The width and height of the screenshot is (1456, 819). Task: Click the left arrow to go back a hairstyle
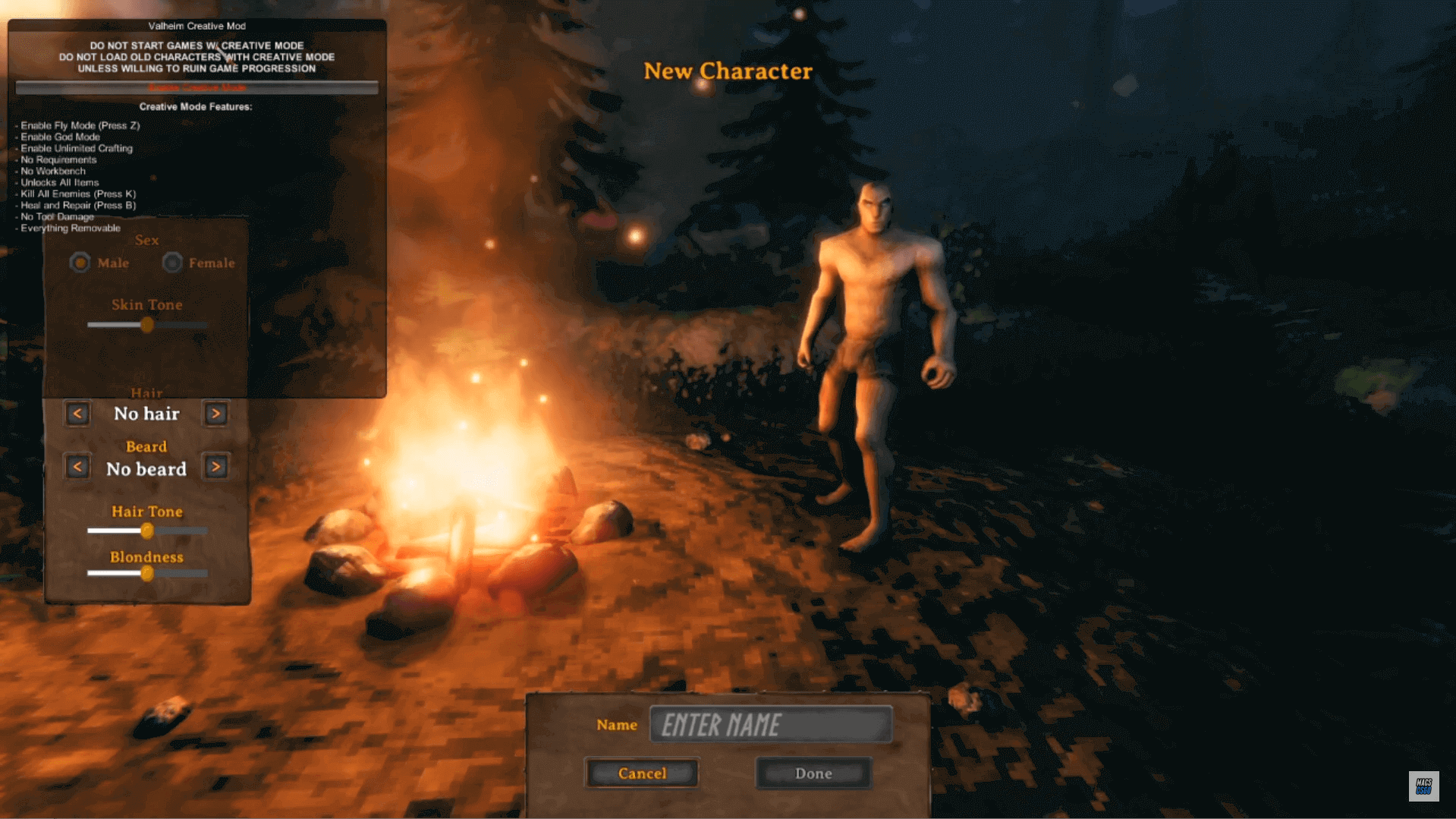(77, 413)
